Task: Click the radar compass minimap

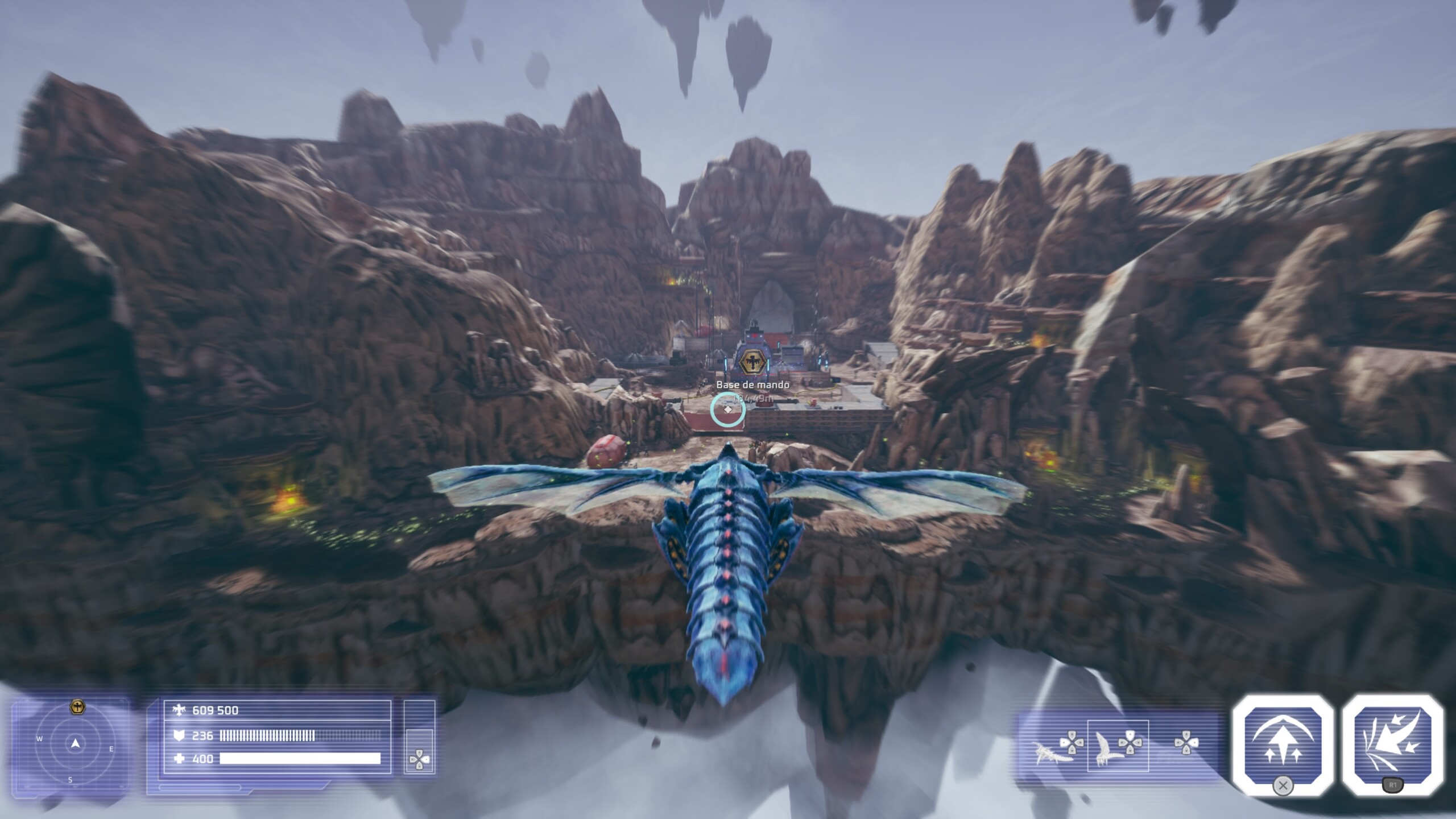Action: click(x=75, y=744)
